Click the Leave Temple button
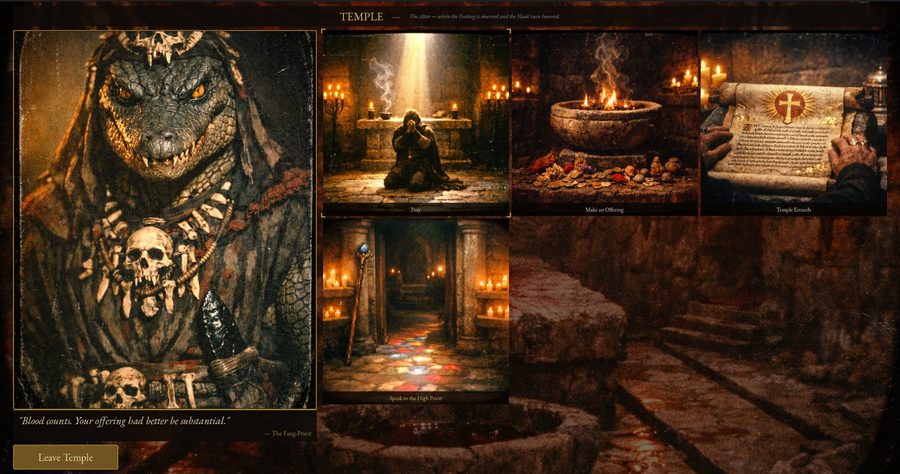Image resolution: width=900 pixels, height=474 pixels. [66, 457]
